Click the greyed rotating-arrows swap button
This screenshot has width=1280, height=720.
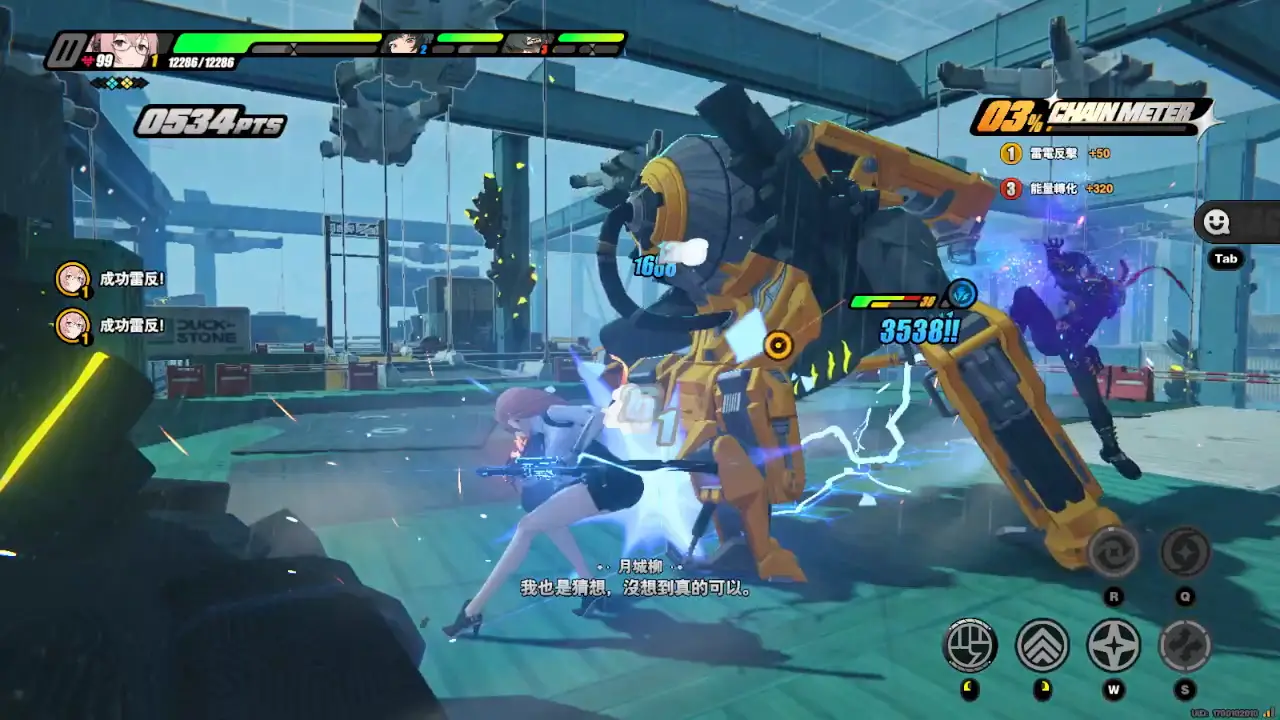point(1113,552)
